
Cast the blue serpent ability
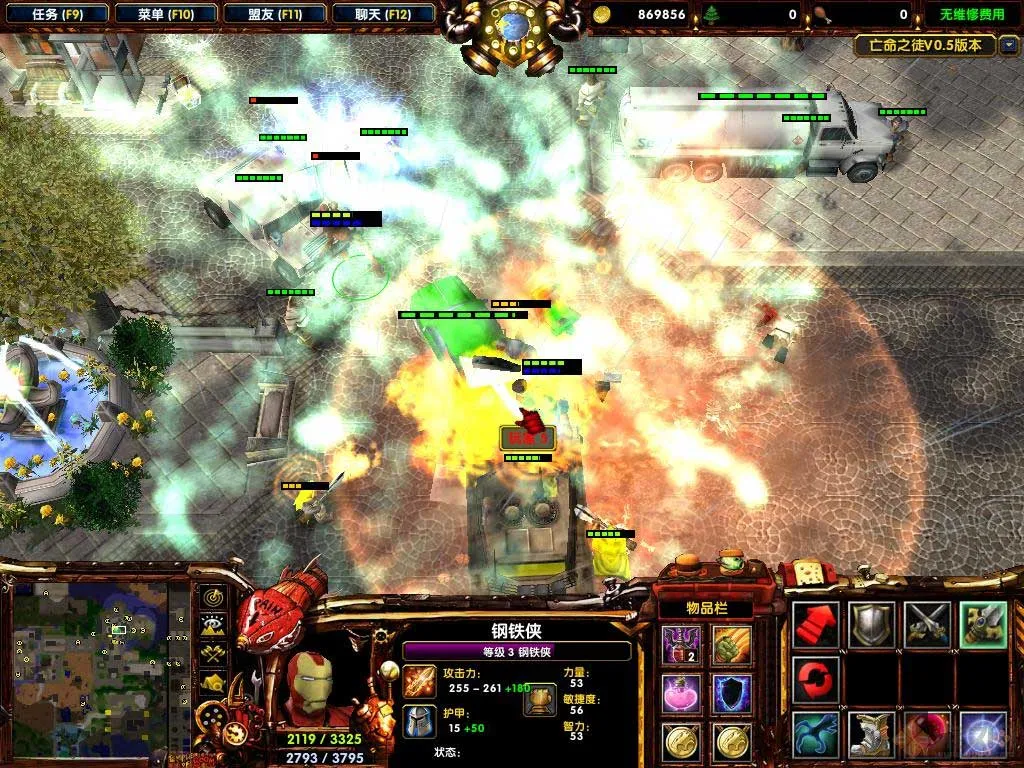click(816, 733)
